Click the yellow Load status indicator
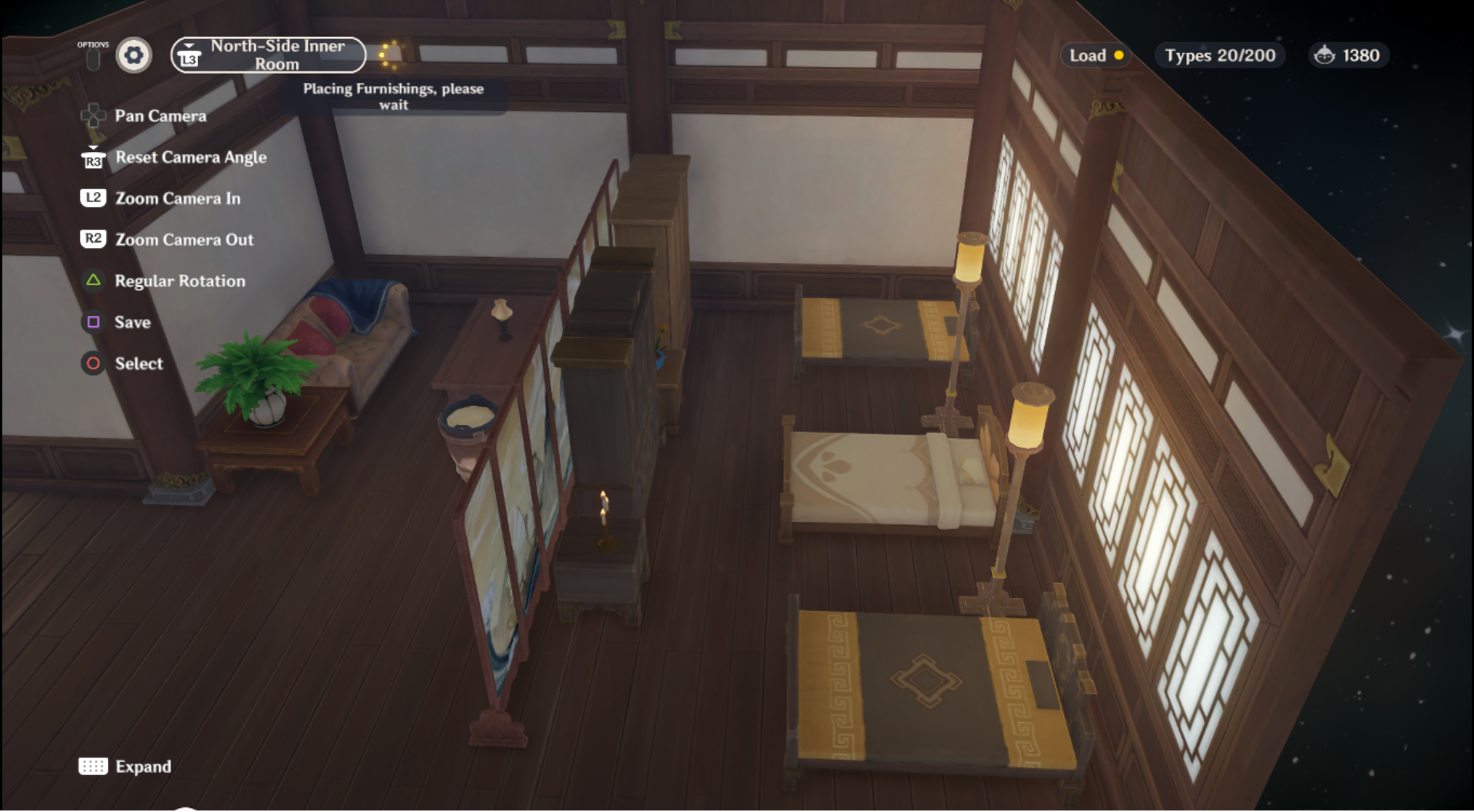1474x812 pixels. point(1119,55)
